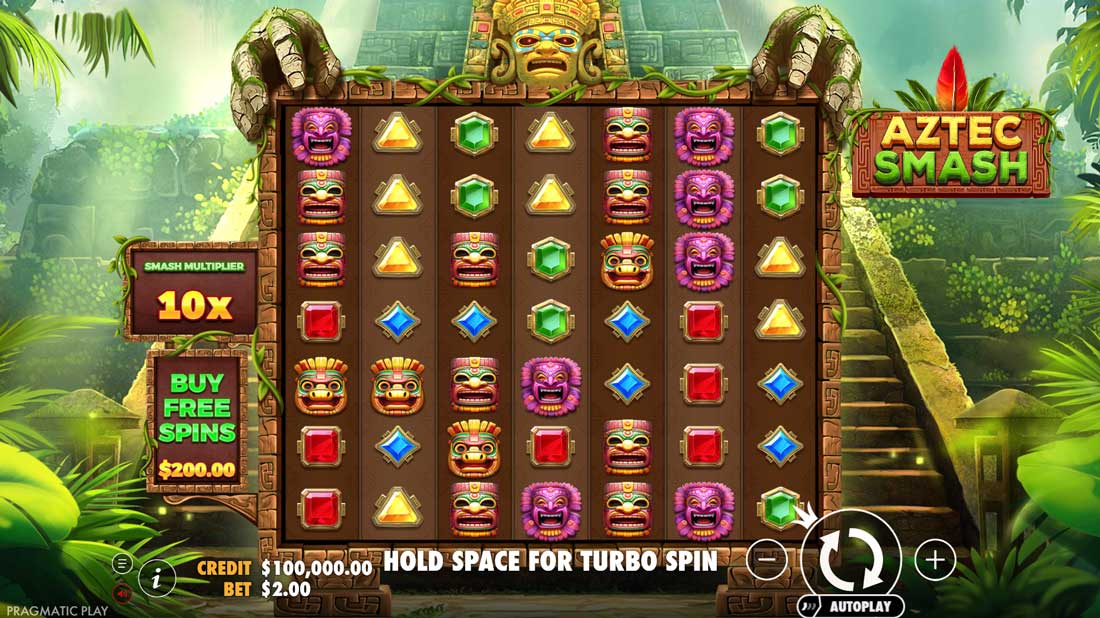Open the hamburger settings menu
The height and width of the screenshot is (618, 1100).
(123, 564)
